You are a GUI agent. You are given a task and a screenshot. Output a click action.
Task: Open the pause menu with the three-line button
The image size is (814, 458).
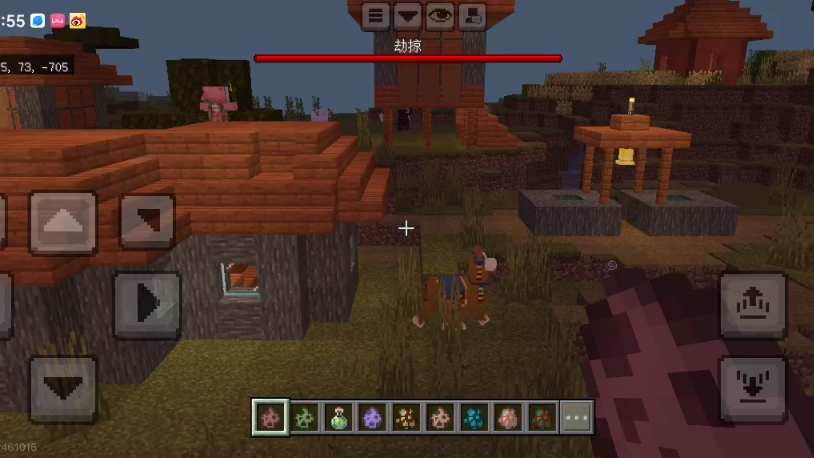pyautogui.click(x=376, y=15)
